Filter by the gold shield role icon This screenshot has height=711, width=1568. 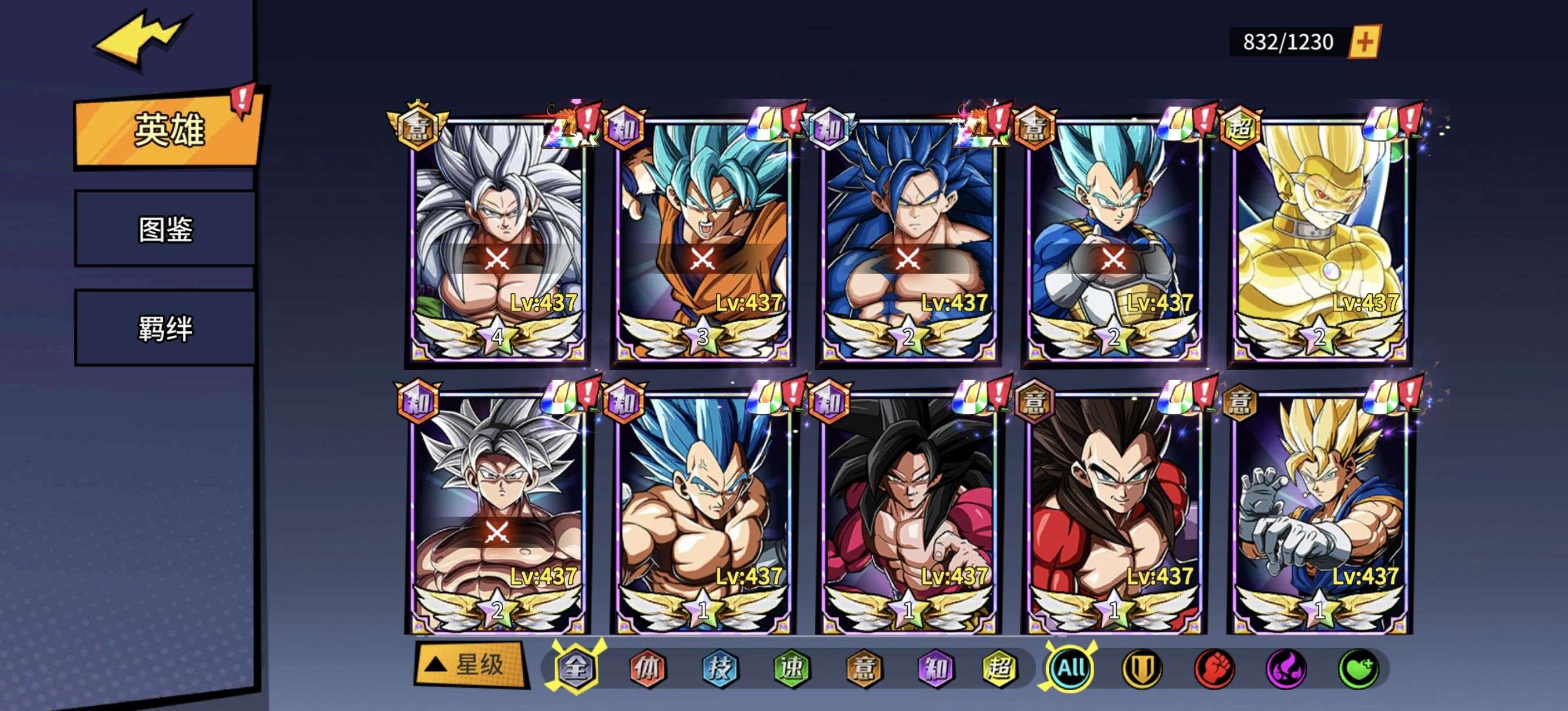click(x=1142, y=668)
